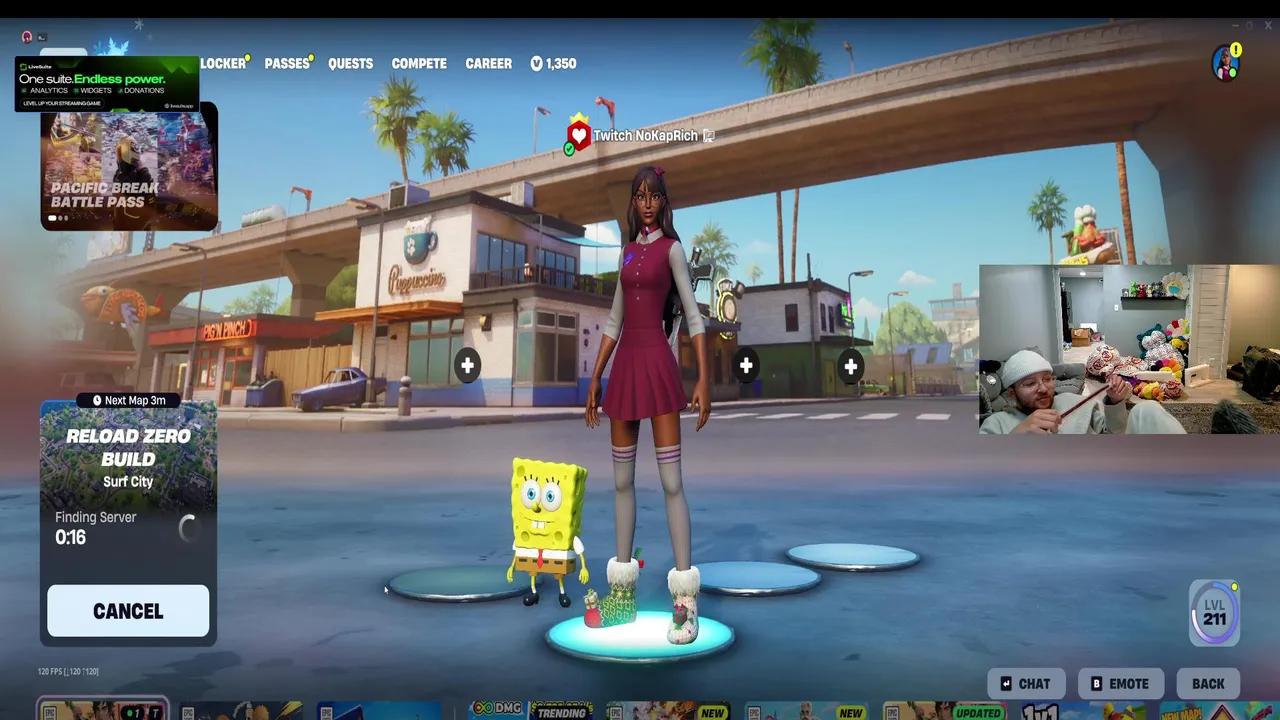The width and height of the screenshot is (1280, 720).
Task: Open the CHAT window
Action: [1026, 683]
